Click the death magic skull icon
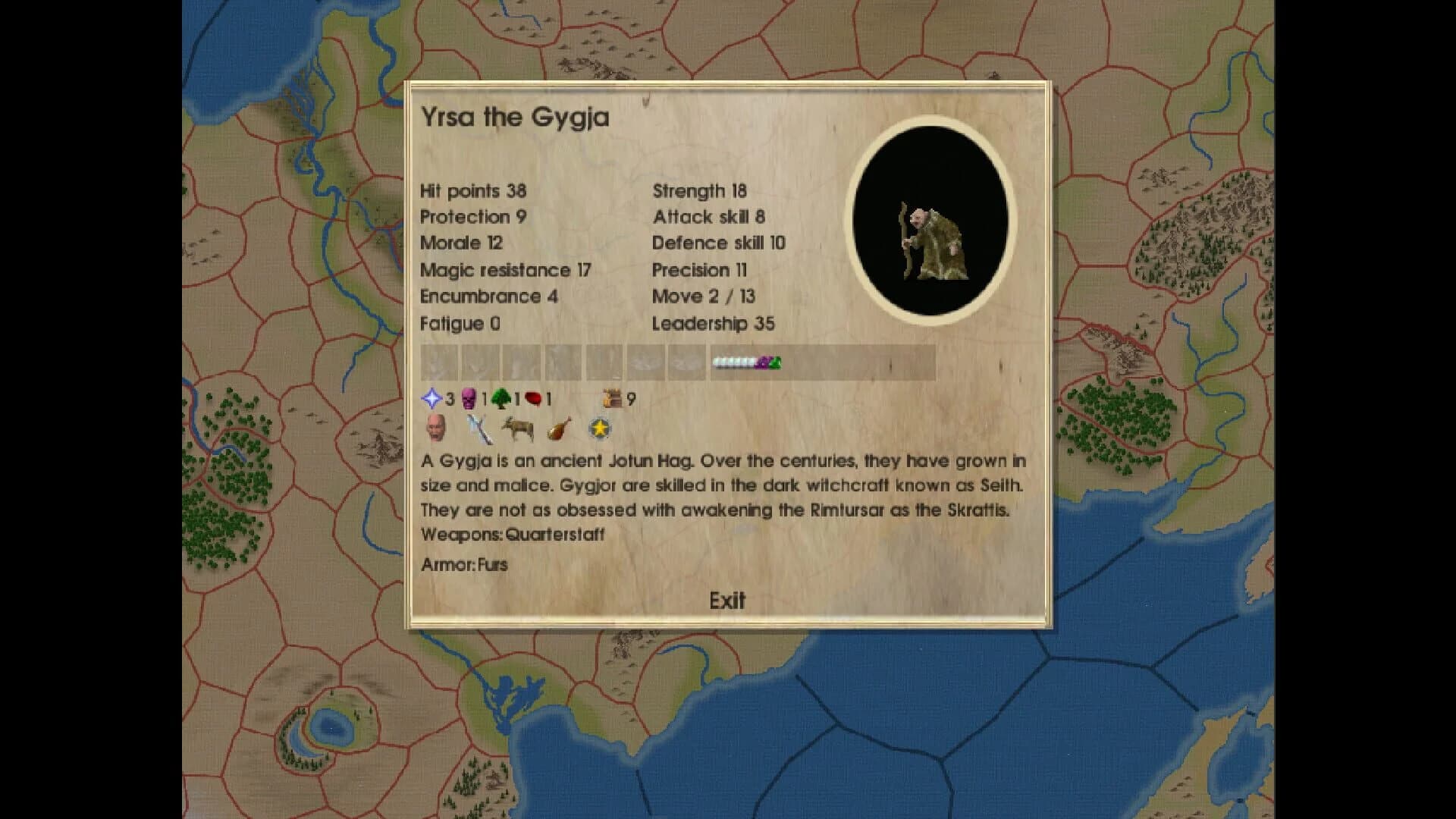The image size is (1456, 819). 469,398
